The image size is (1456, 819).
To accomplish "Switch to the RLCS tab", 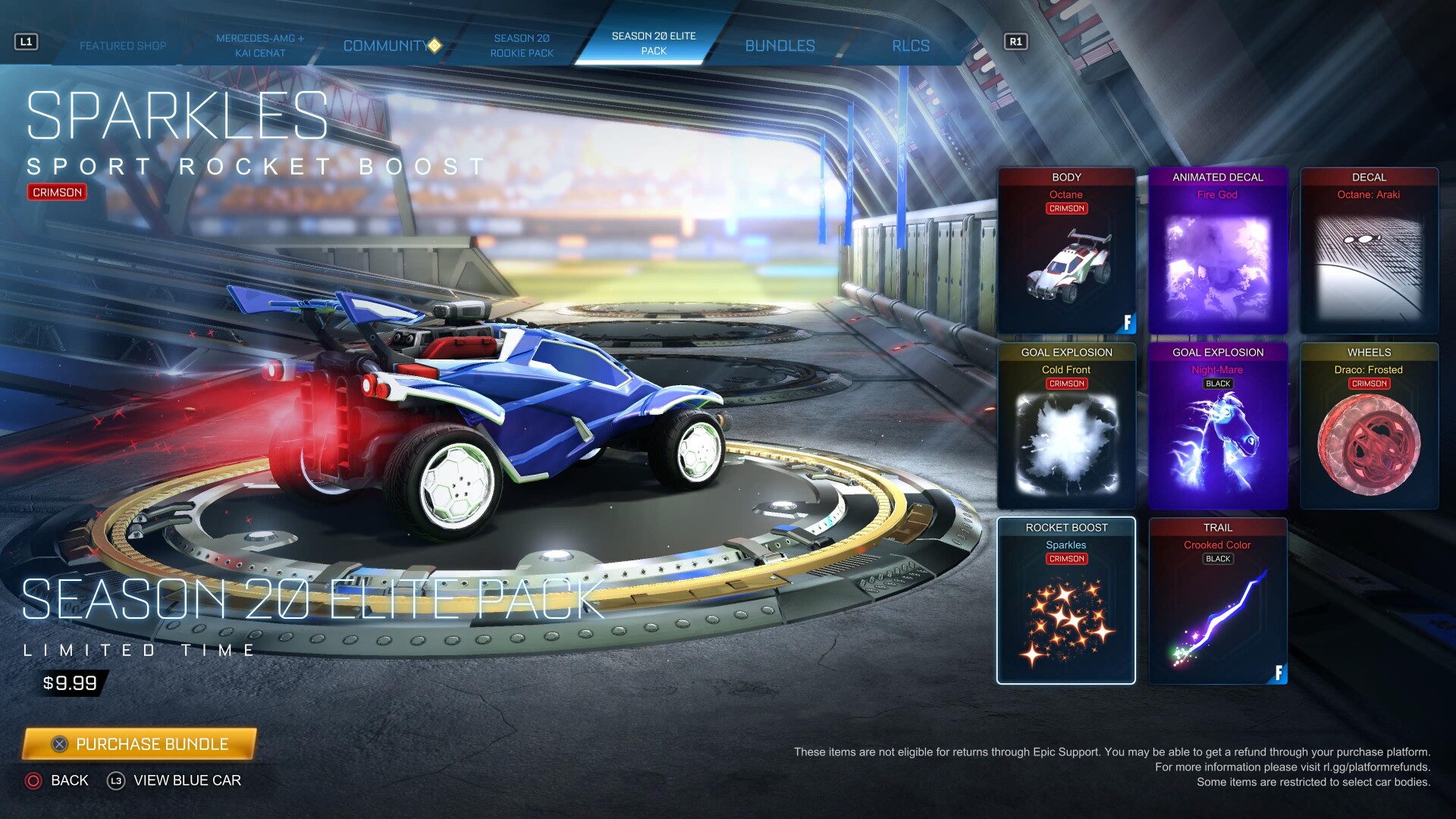I will pos(910,45).
